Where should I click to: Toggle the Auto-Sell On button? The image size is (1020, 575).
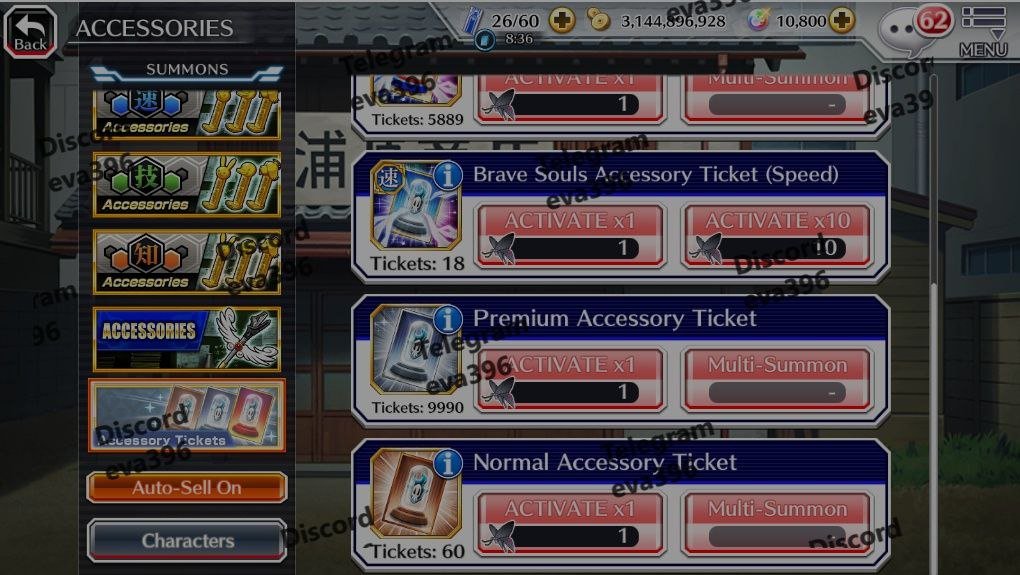pyautogui.click(x=187, y=488)
